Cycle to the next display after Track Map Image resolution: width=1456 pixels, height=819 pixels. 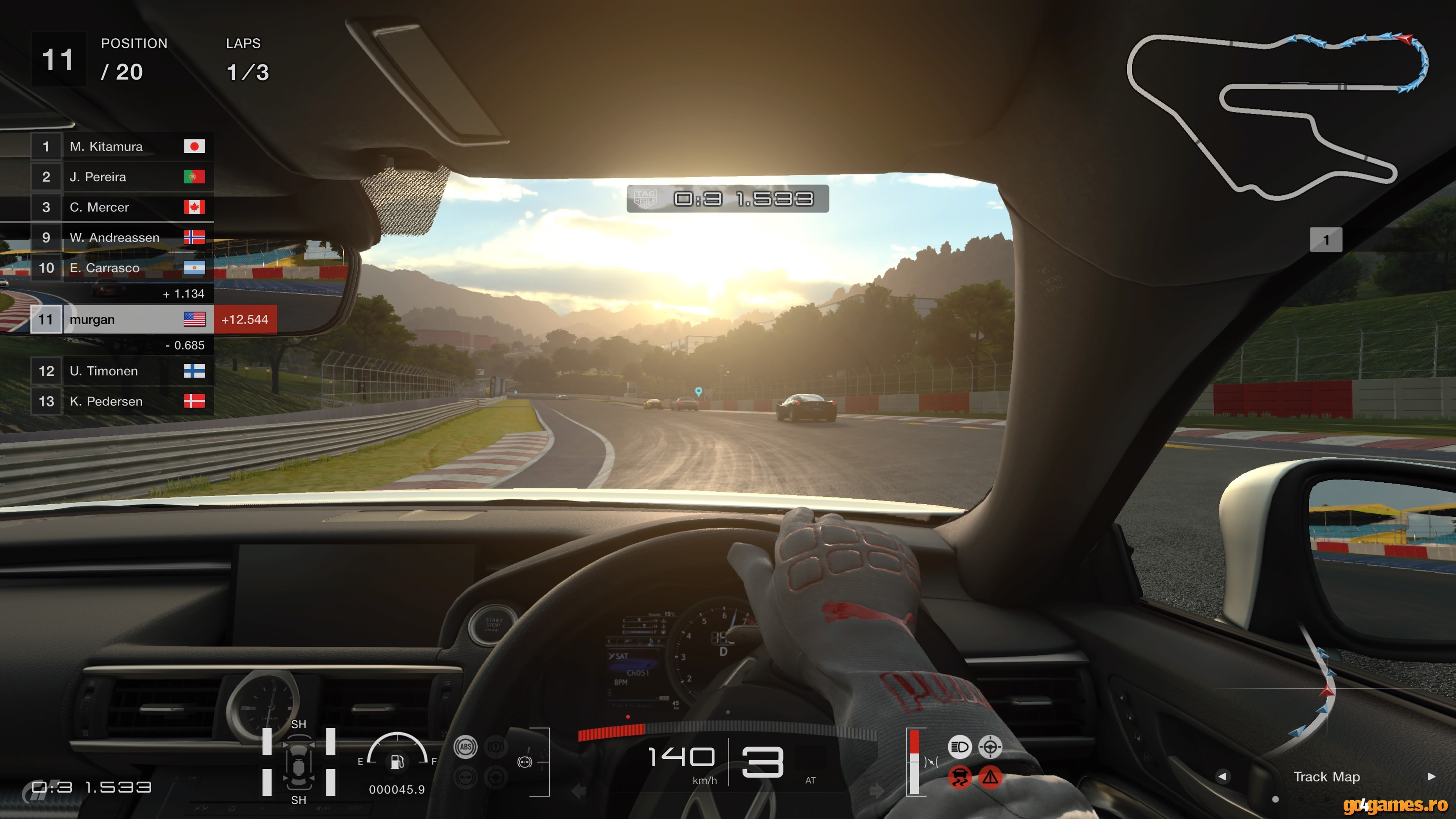1431,777
